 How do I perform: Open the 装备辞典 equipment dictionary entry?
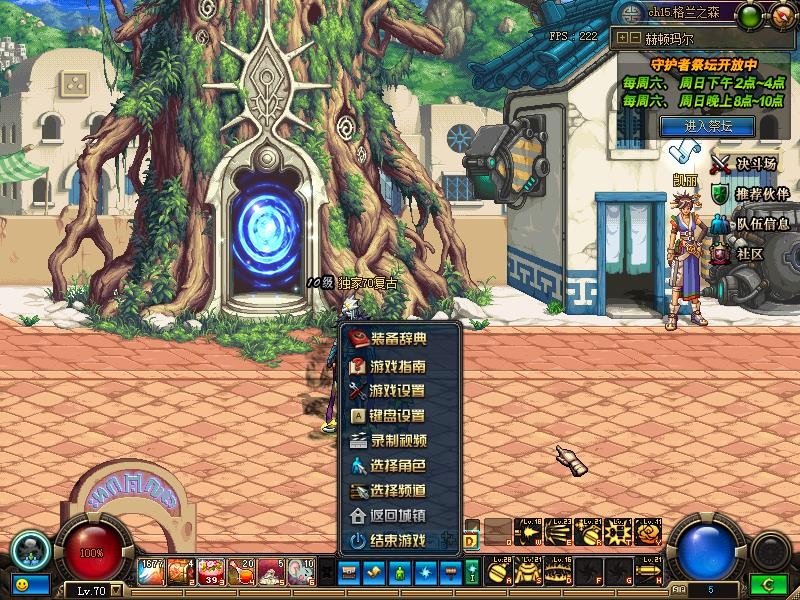tap(398, 340)
